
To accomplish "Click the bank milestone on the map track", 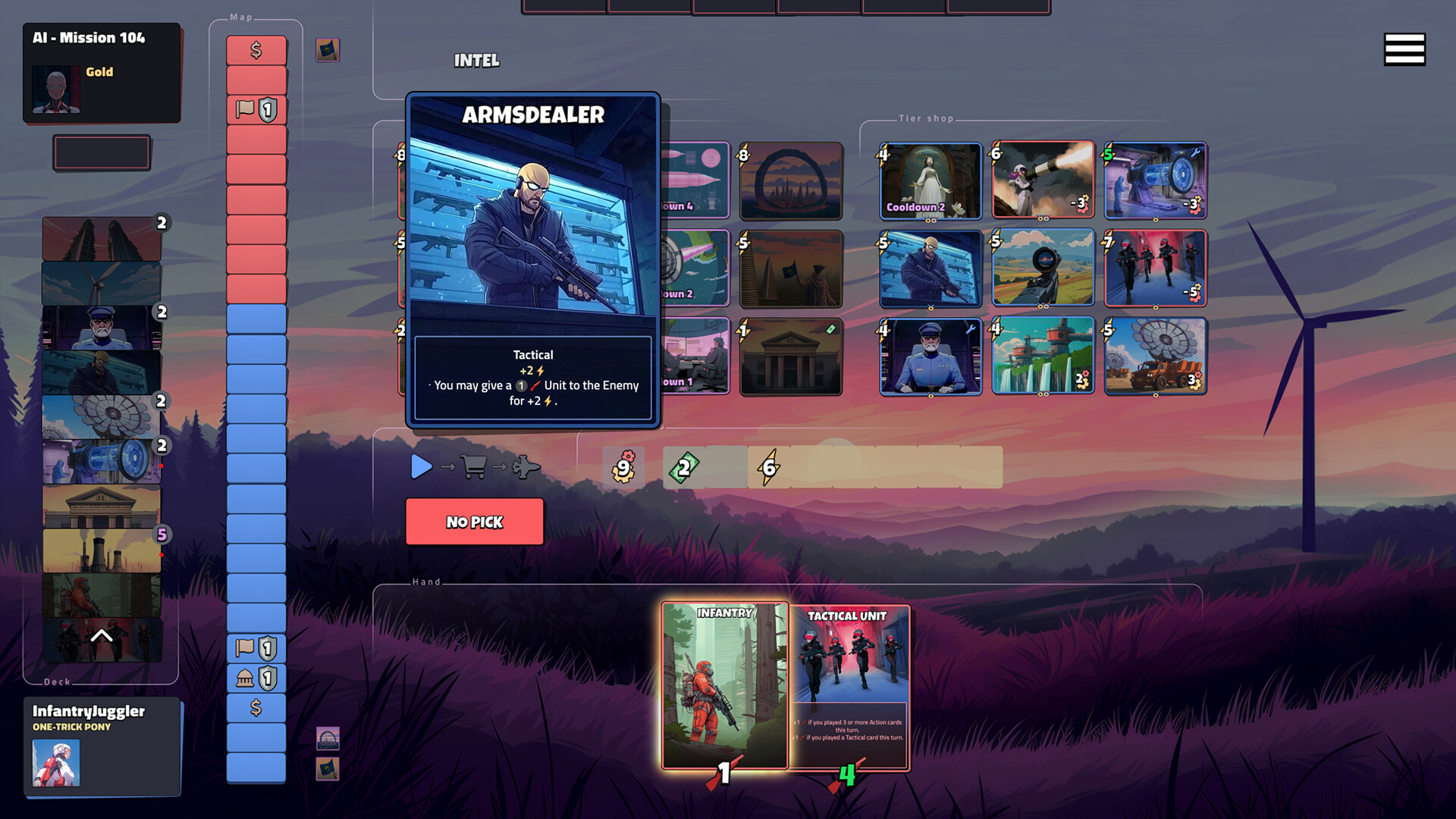I will click(x=256, y=677).
